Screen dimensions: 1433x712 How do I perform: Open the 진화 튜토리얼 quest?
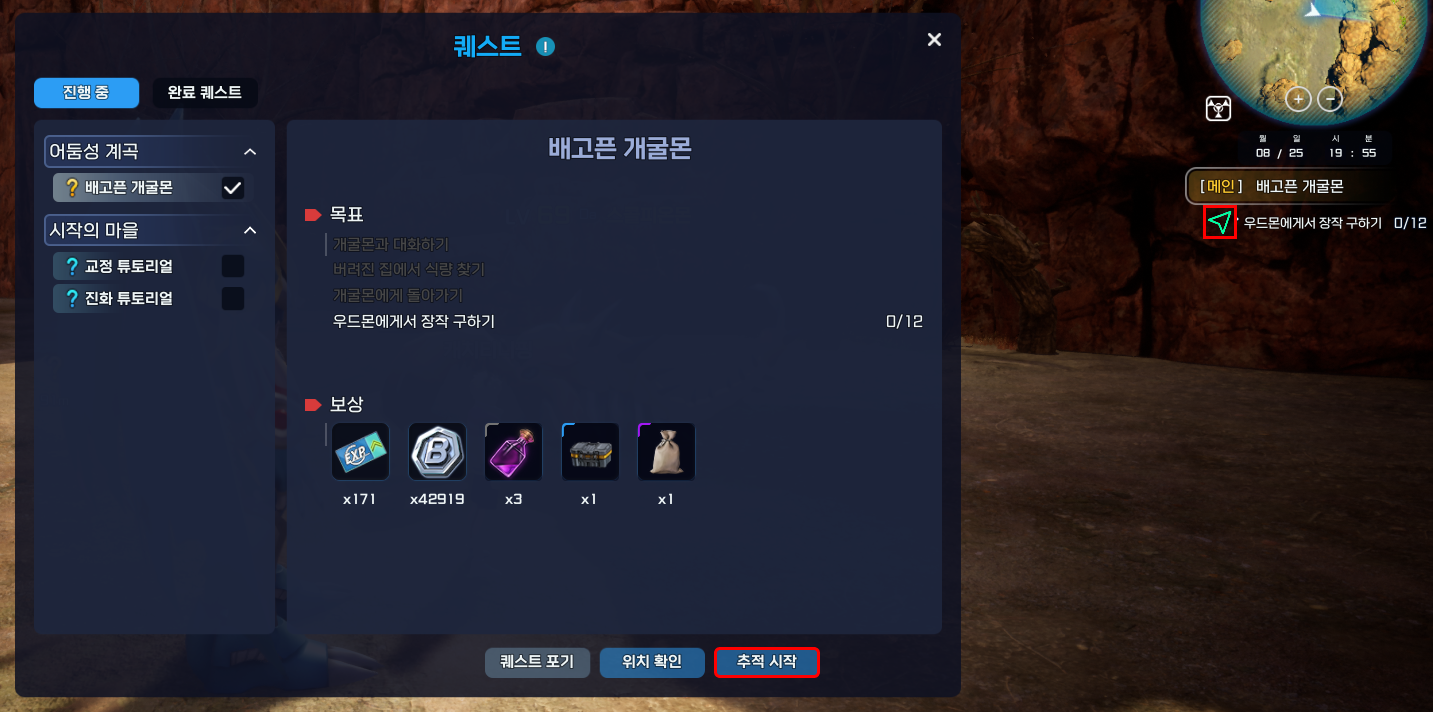coord(129,298)
